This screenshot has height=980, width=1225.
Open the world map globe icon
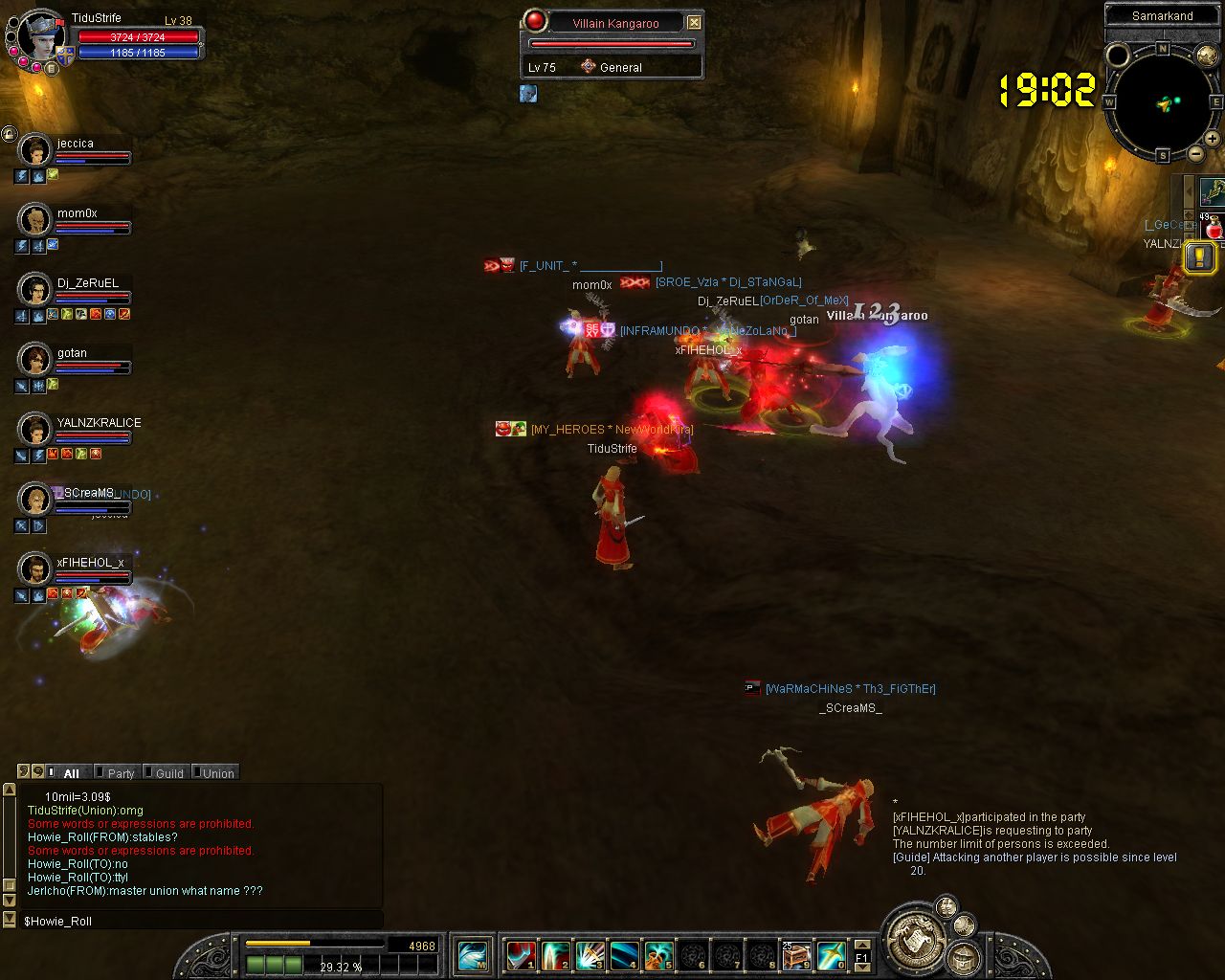[x=1207, y=56]
